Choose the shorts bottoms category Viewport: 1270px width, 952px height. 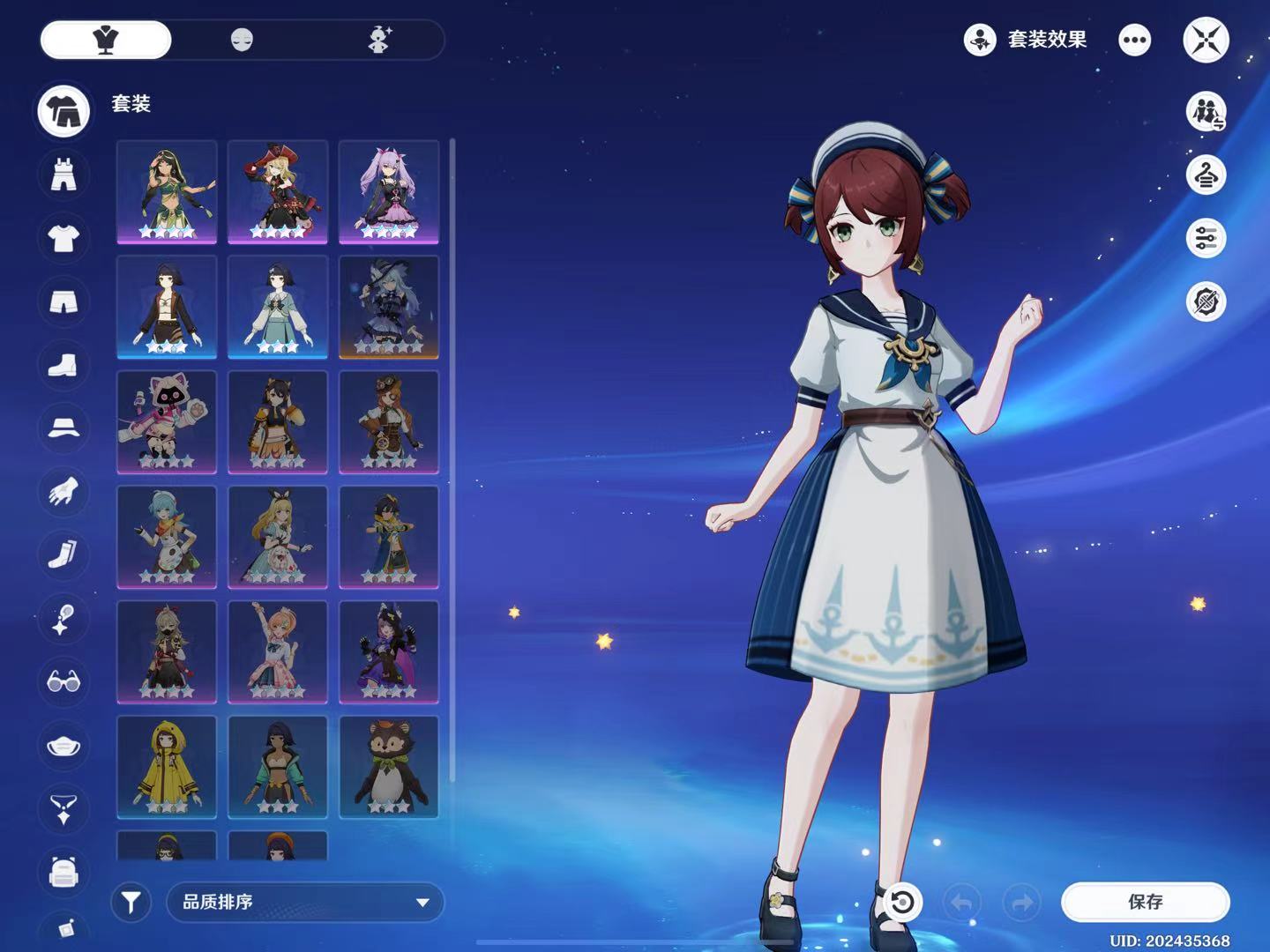(x=63, y=302)
